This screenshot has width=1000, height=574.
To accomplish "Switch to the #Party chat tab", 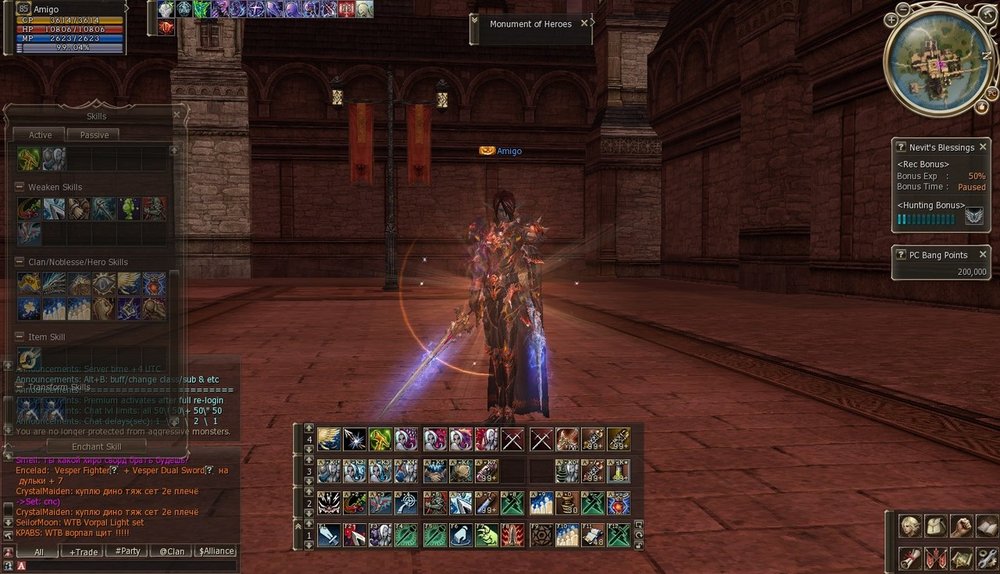I will click(x=127, y=551).
